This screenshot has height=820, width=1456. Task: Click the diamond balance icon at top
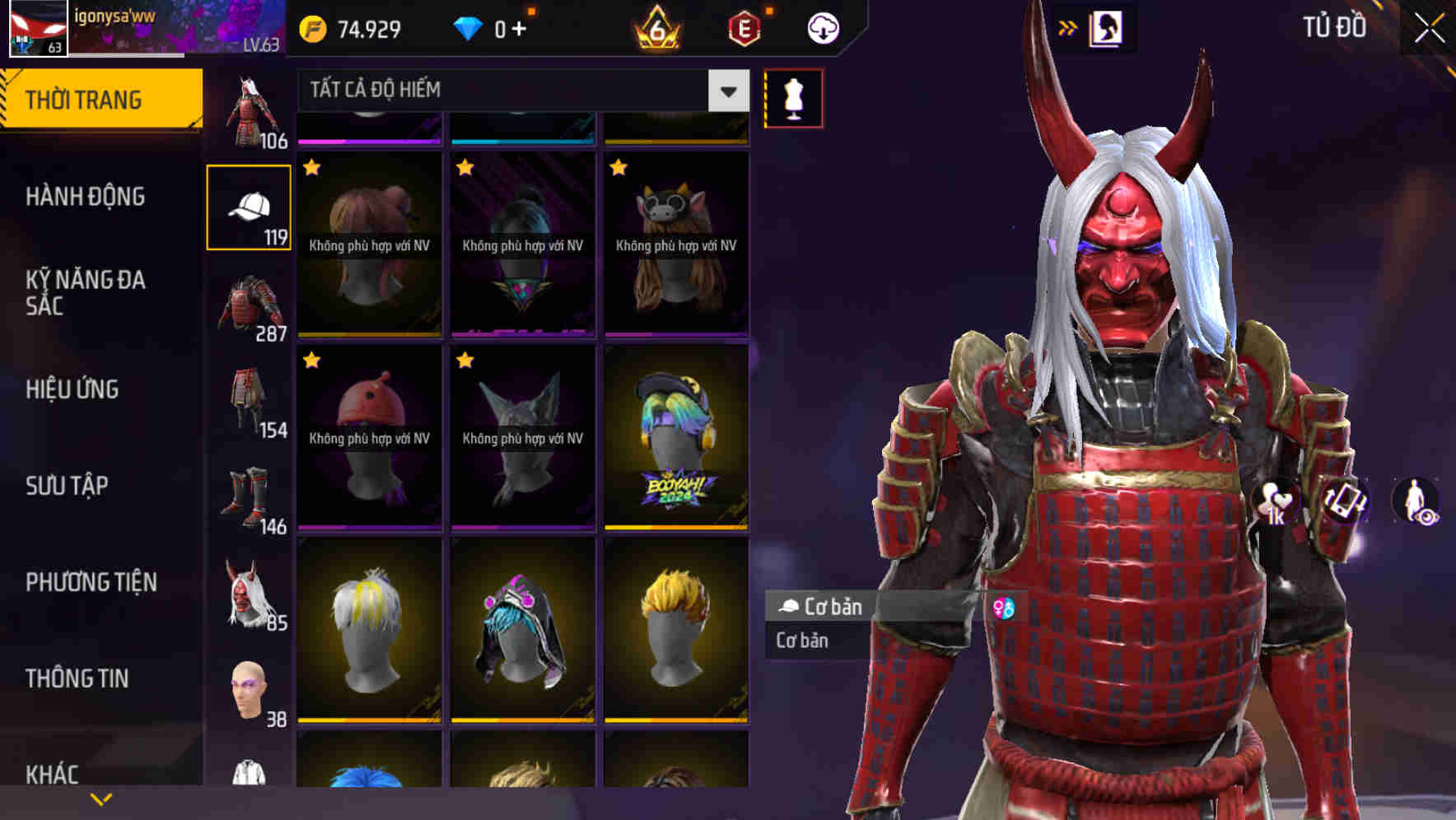tap(469, 27)
